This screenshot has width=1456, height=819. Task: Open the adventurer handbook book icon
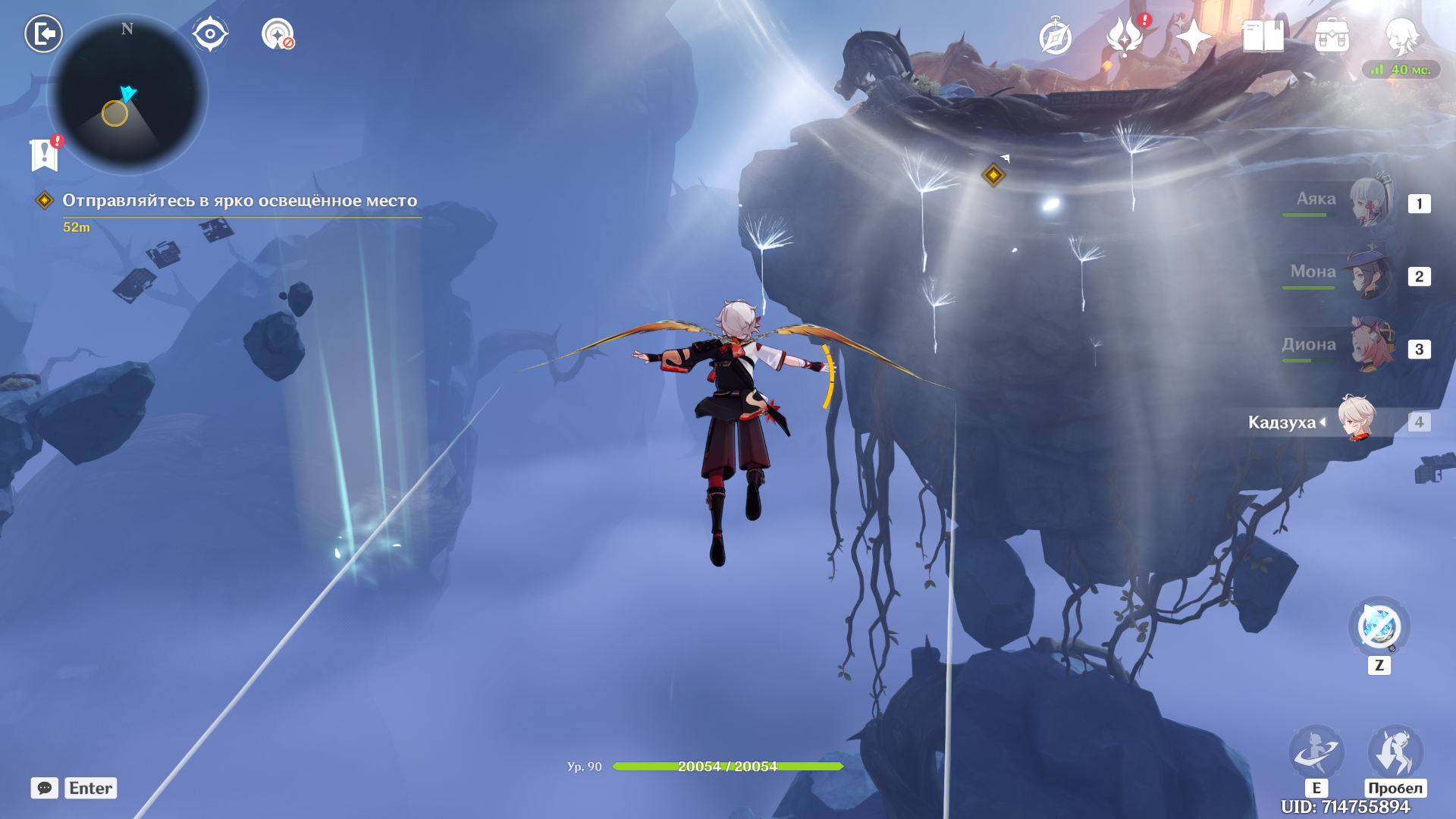click(x=1263, y=36)
